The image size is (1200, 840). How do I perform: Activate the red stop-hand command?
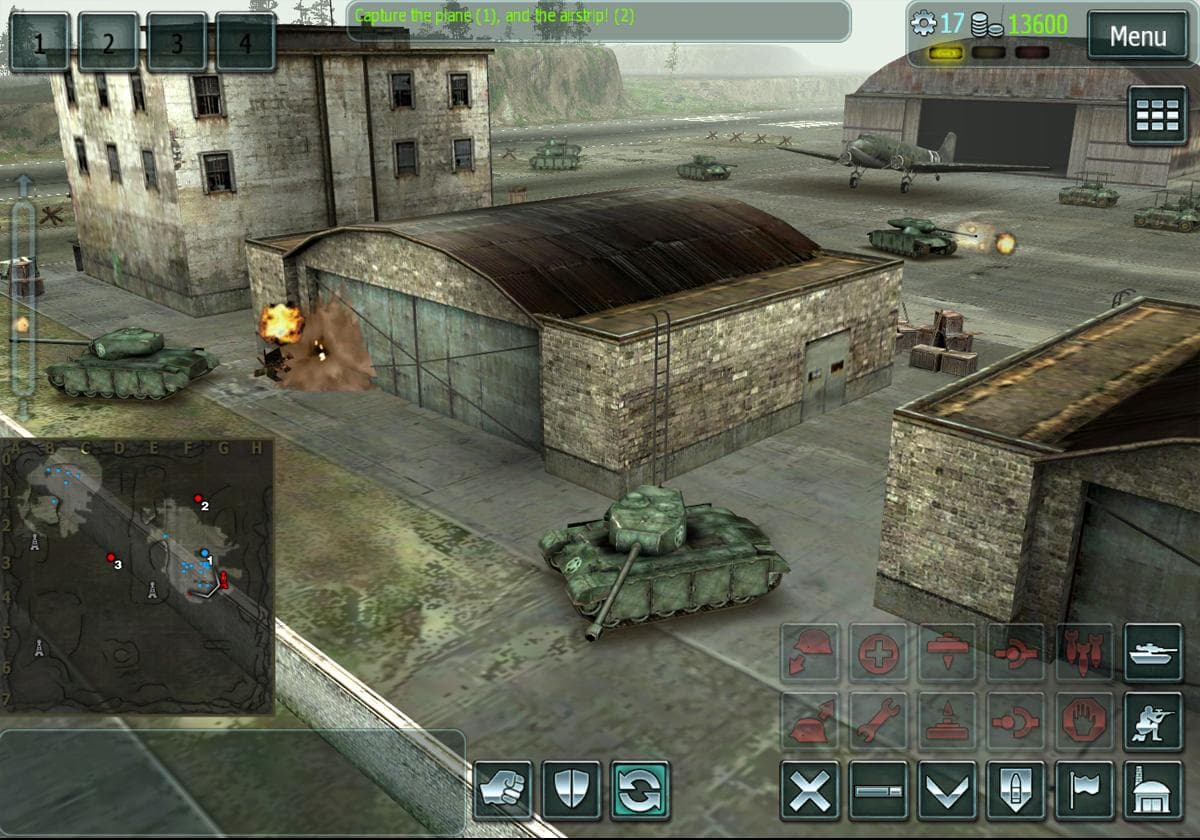(x=1085, y=721)
